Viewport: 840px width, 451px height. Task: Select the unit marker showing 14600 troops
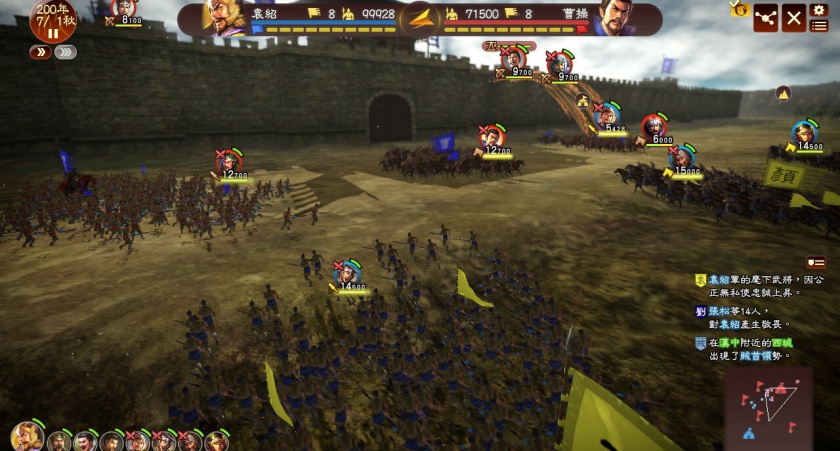click(x=348, y=273)
